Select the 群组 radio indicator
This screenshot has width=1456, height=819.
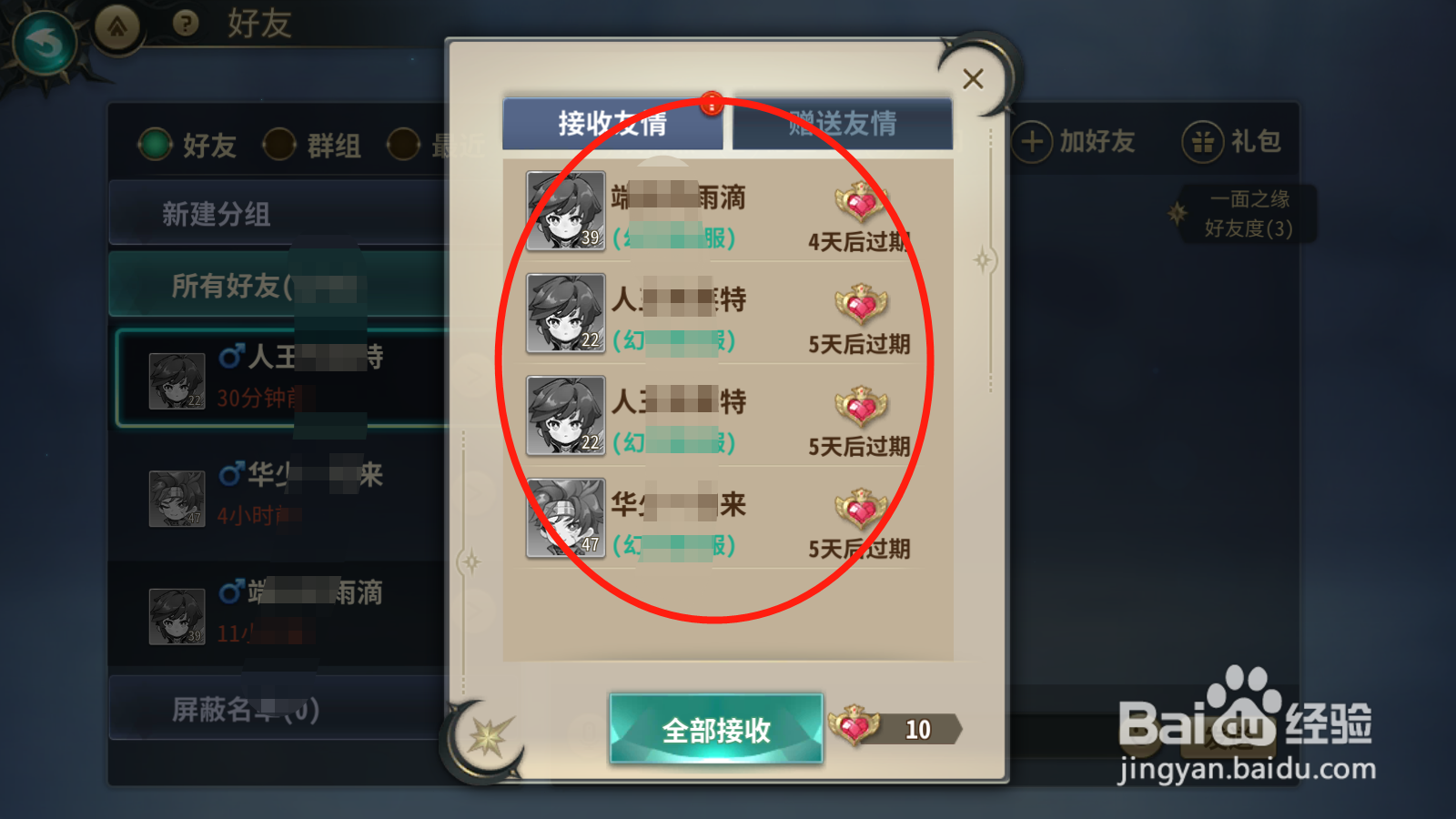point(278,144)
